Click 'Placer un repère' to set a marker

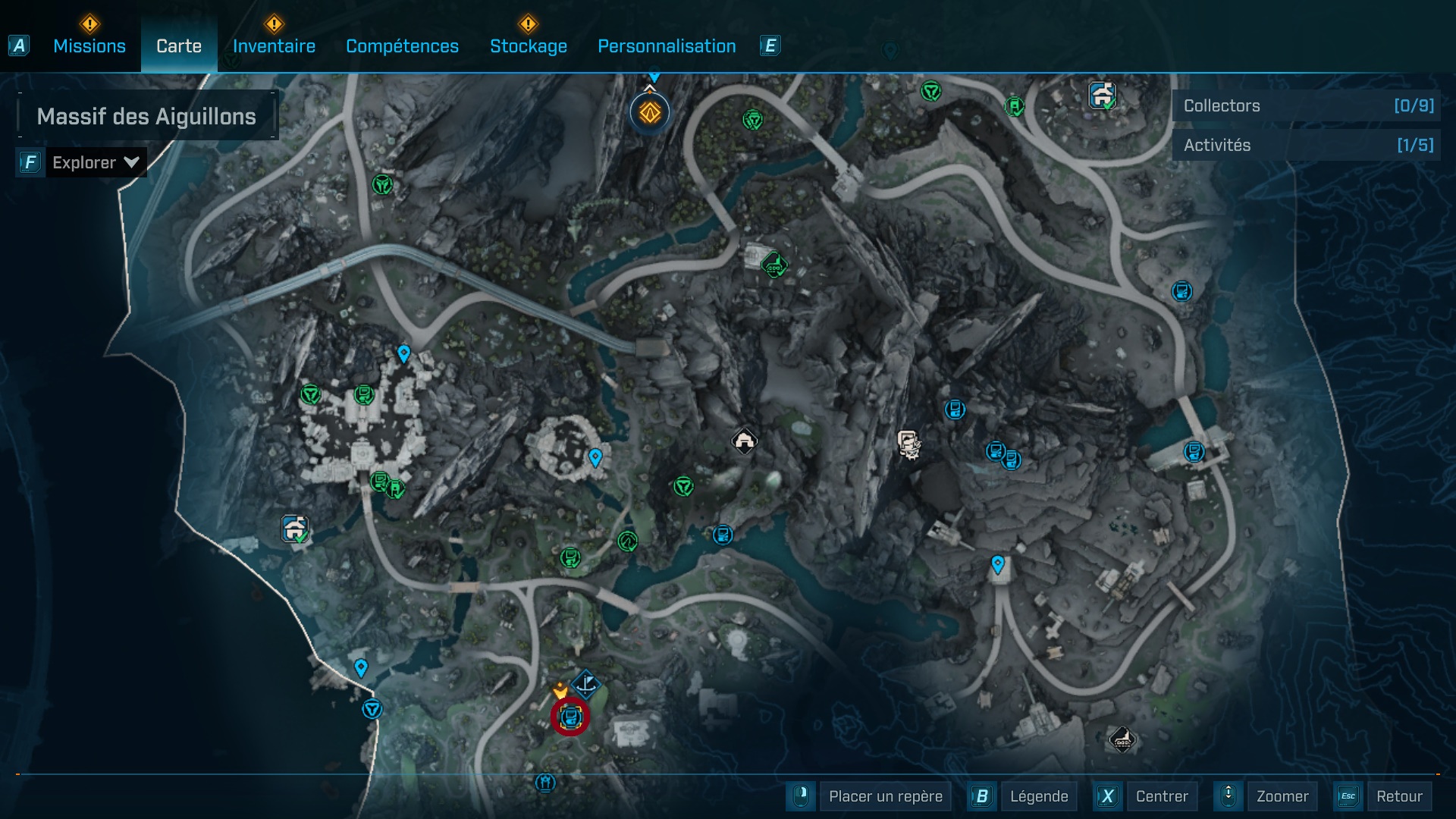click(x=884, y=796)
